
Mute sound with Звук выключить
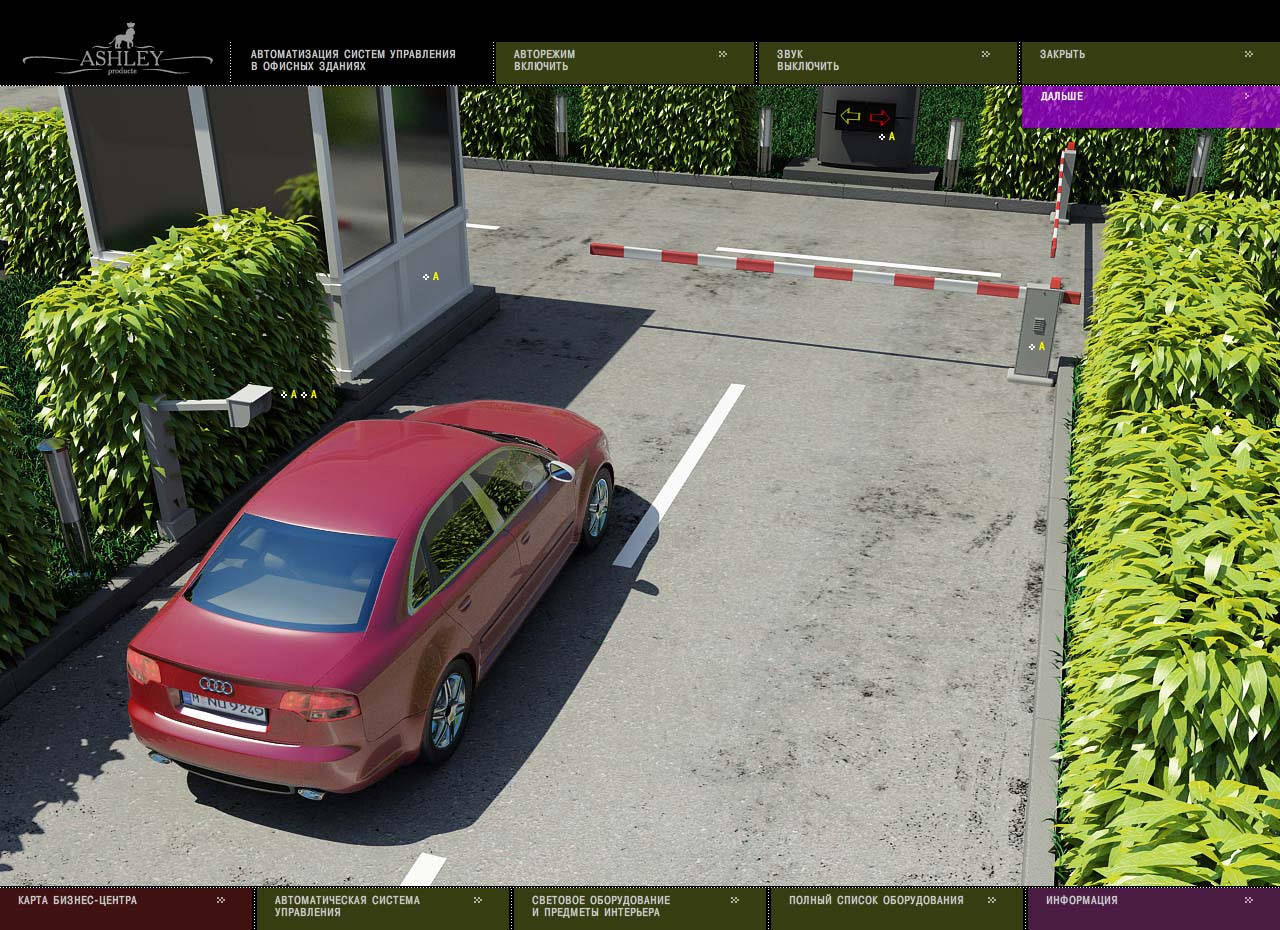click(x=886, y=61)
